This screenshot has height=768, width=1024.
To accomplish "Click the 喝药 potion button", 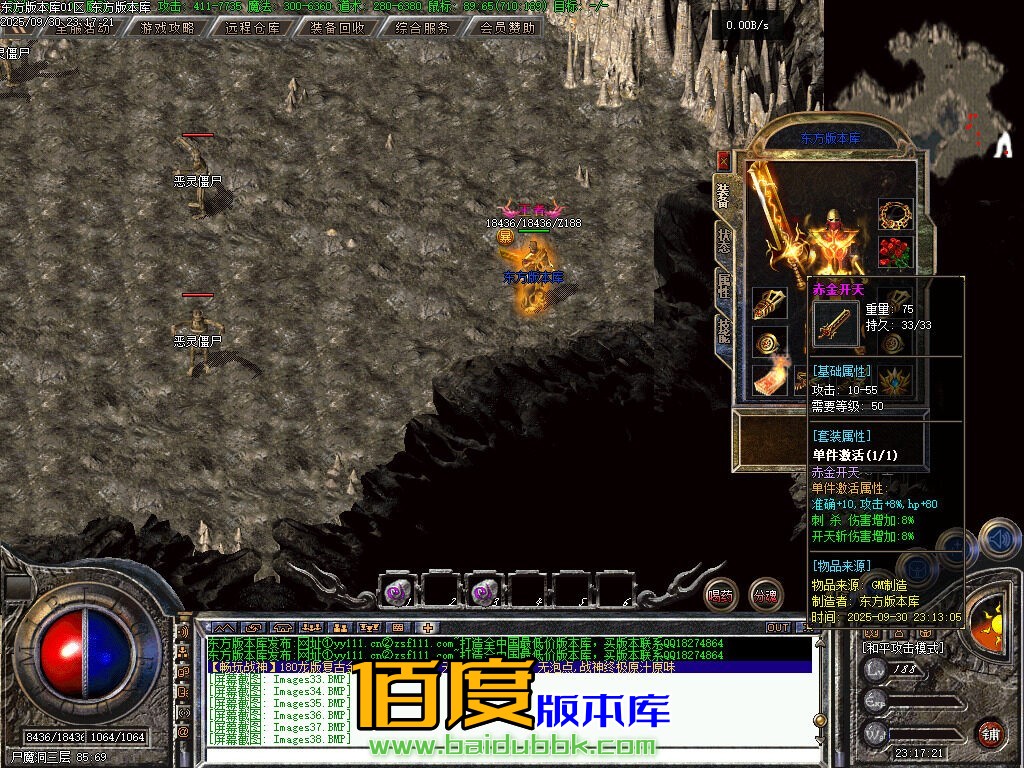I will (x=720, y=595).
